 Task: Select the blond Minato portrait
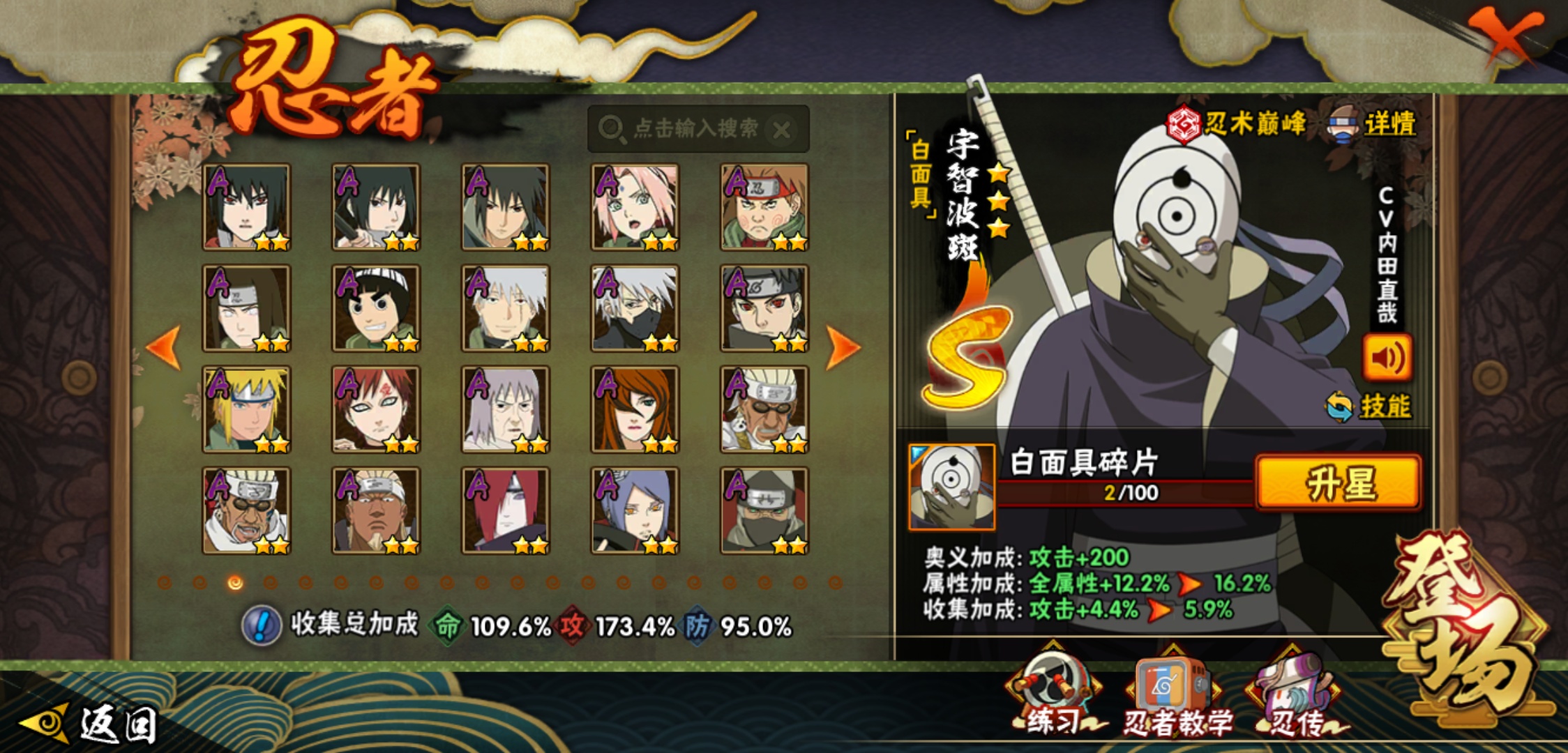(x=246, y=409)
